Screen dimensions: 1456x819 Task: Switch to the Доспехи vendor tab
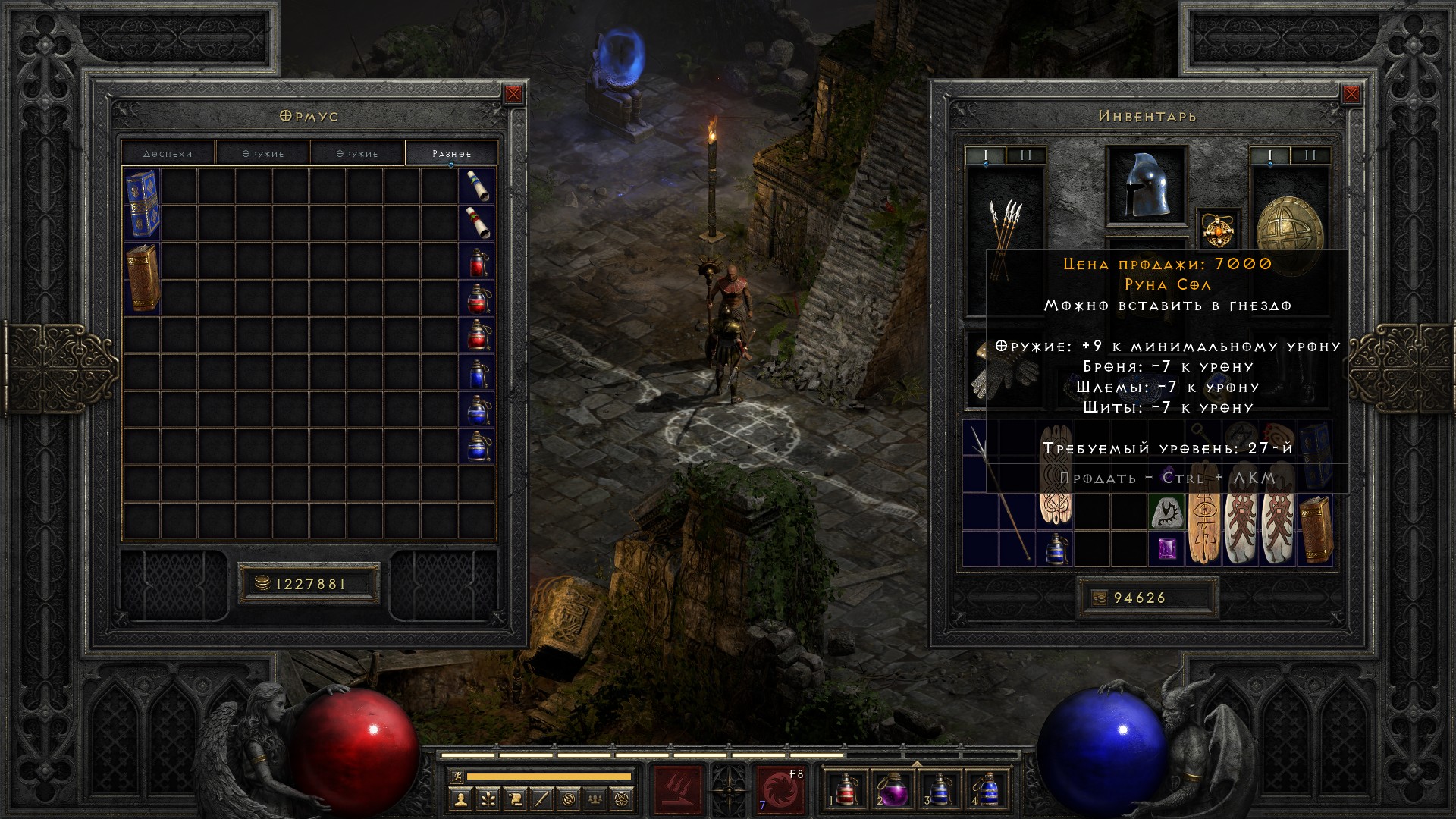168,153
